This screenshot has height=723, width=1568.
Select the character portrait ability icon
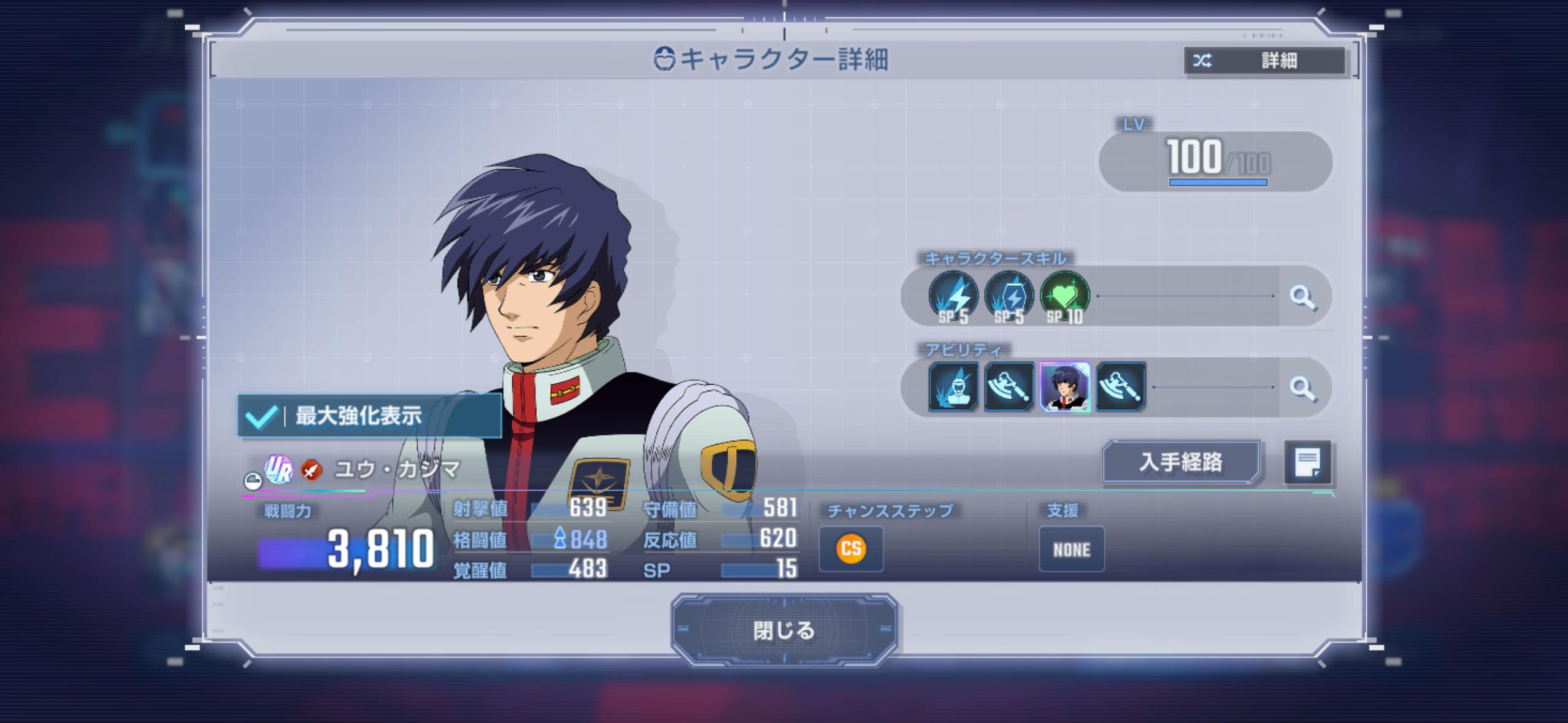pyautogui.click(x=1064, y=387)
